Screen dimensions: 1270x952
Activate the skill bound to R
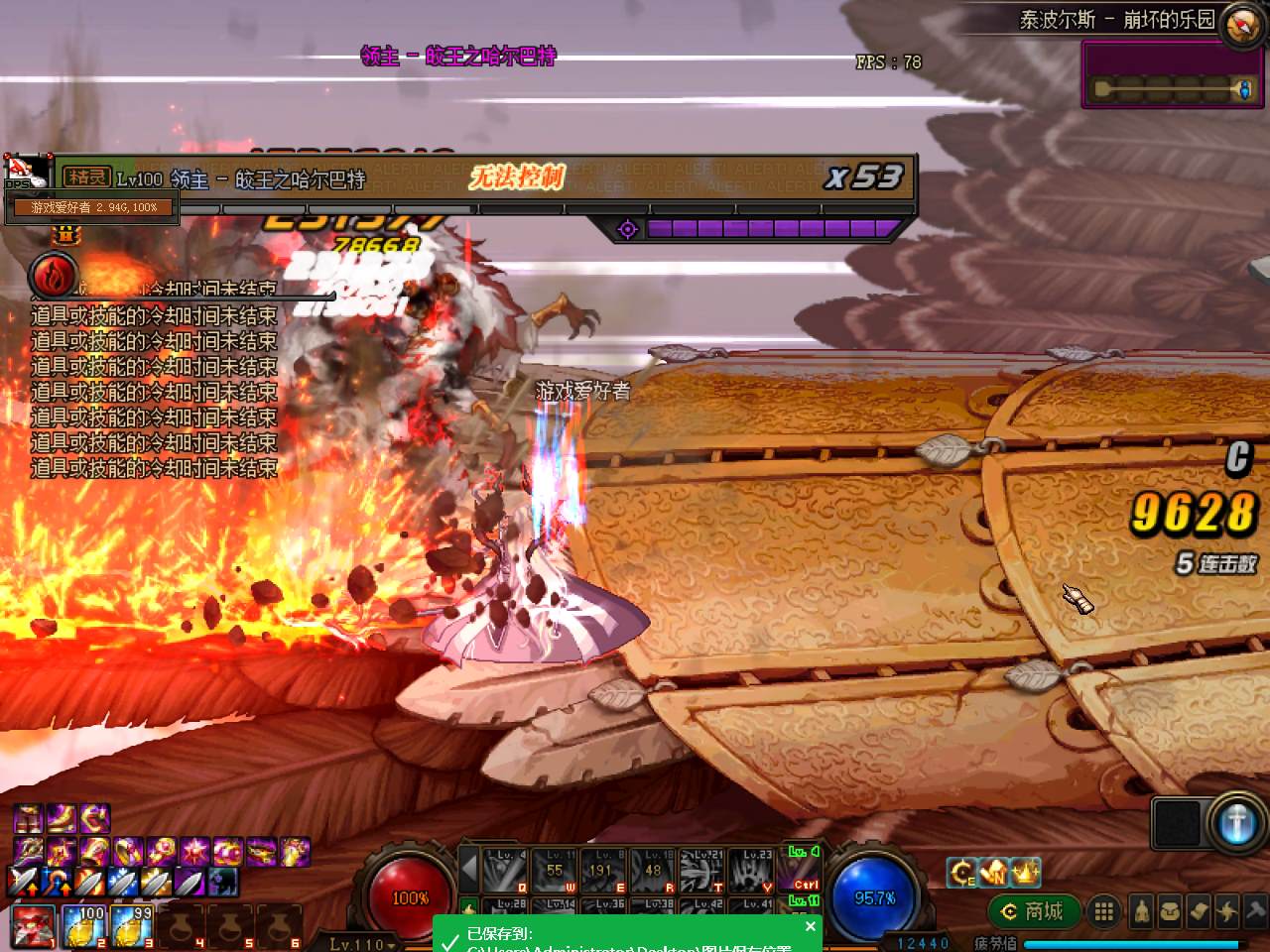(x=653, y=870)
